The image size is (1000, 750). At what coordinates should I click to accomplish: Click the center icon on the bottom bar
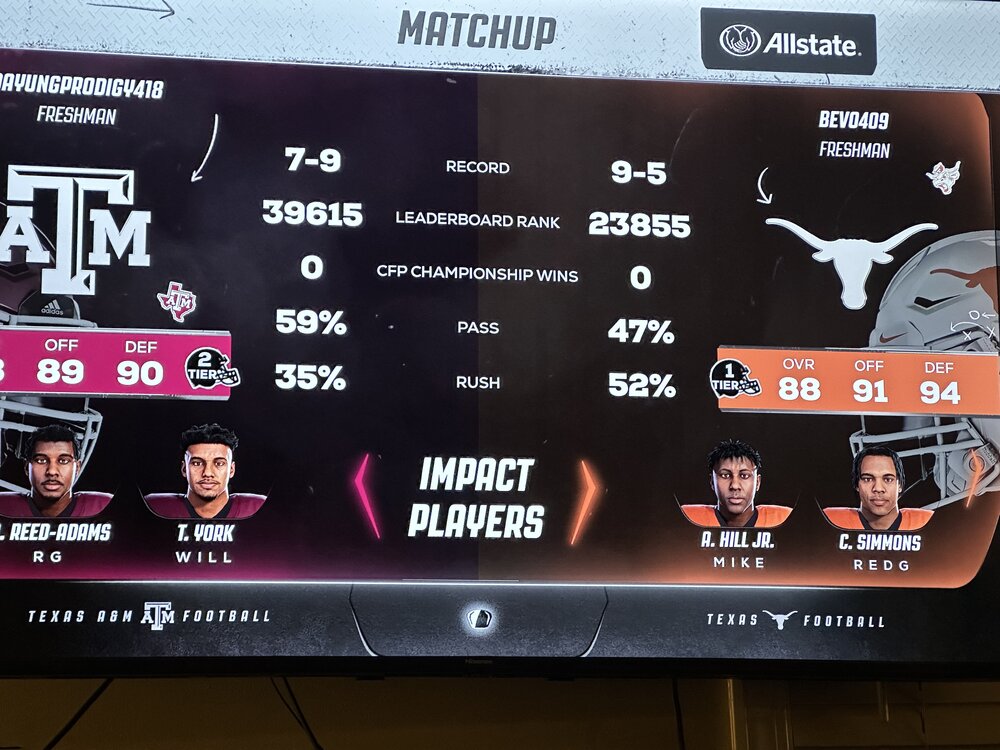point(479,618)
